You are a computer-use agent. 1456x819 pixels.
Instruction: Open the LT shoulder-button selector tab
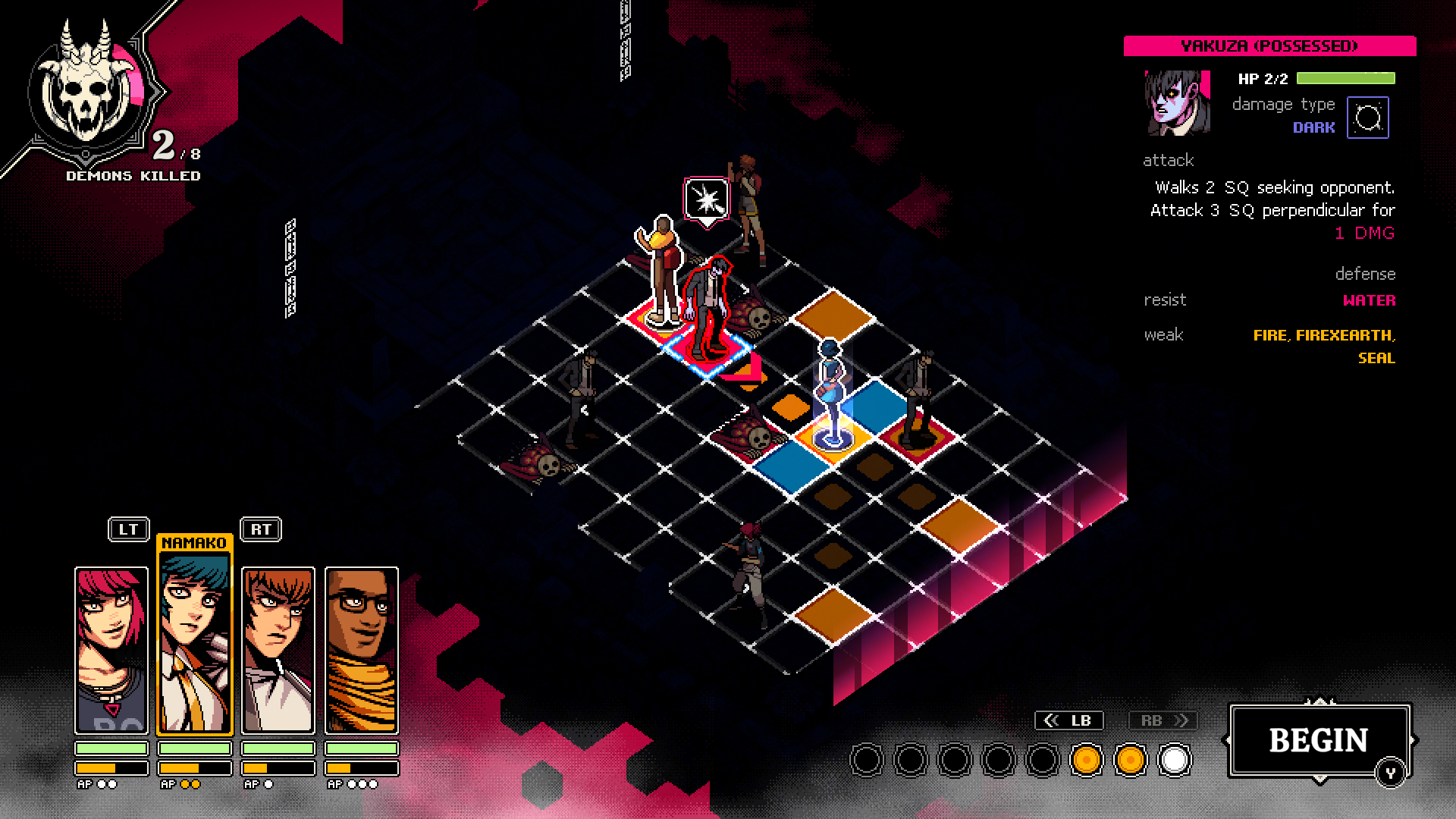[128, 530]
